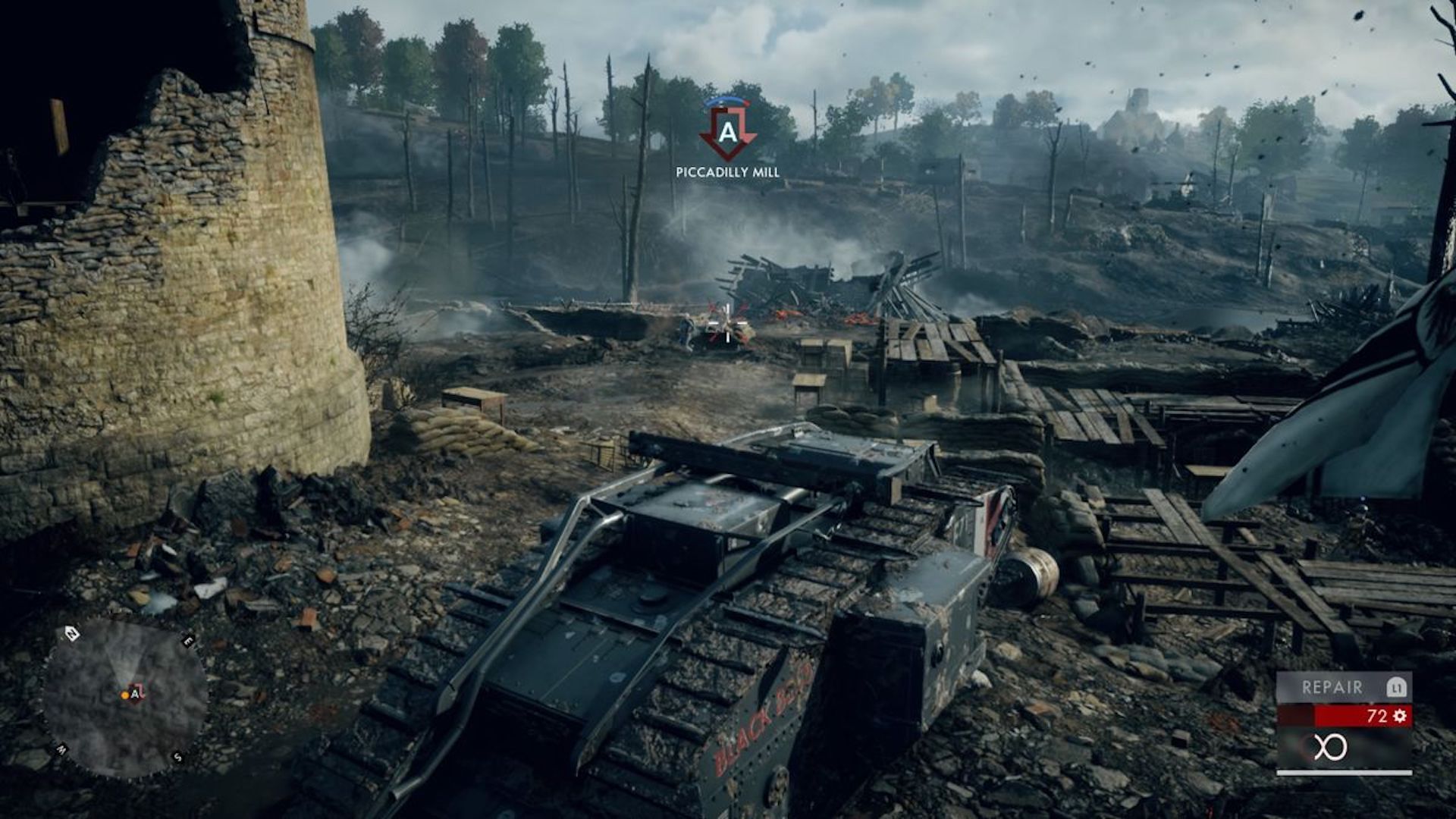Click the red vehicle health bar

pos(1357,717)
